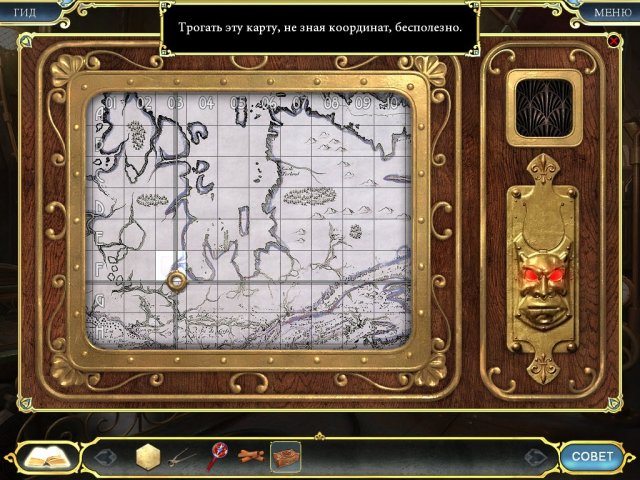The width and height of the screenshot is (640, 480).
Task: Close the map puzzle with the red button
Action: coord(613,41)
